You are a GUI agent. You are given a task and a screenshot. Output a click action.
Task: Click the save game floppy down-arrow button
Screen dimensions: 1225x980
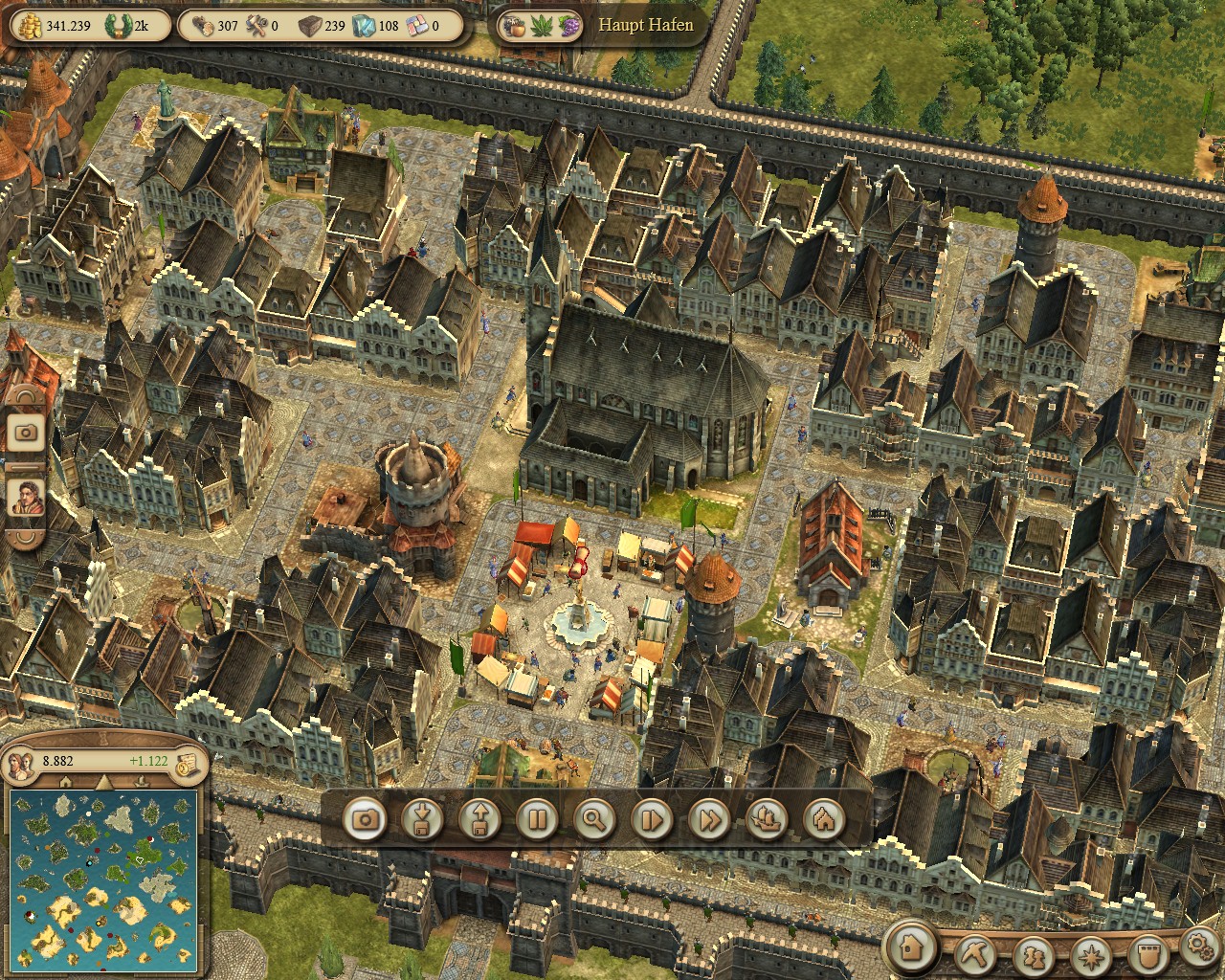[x=422, y=819]
